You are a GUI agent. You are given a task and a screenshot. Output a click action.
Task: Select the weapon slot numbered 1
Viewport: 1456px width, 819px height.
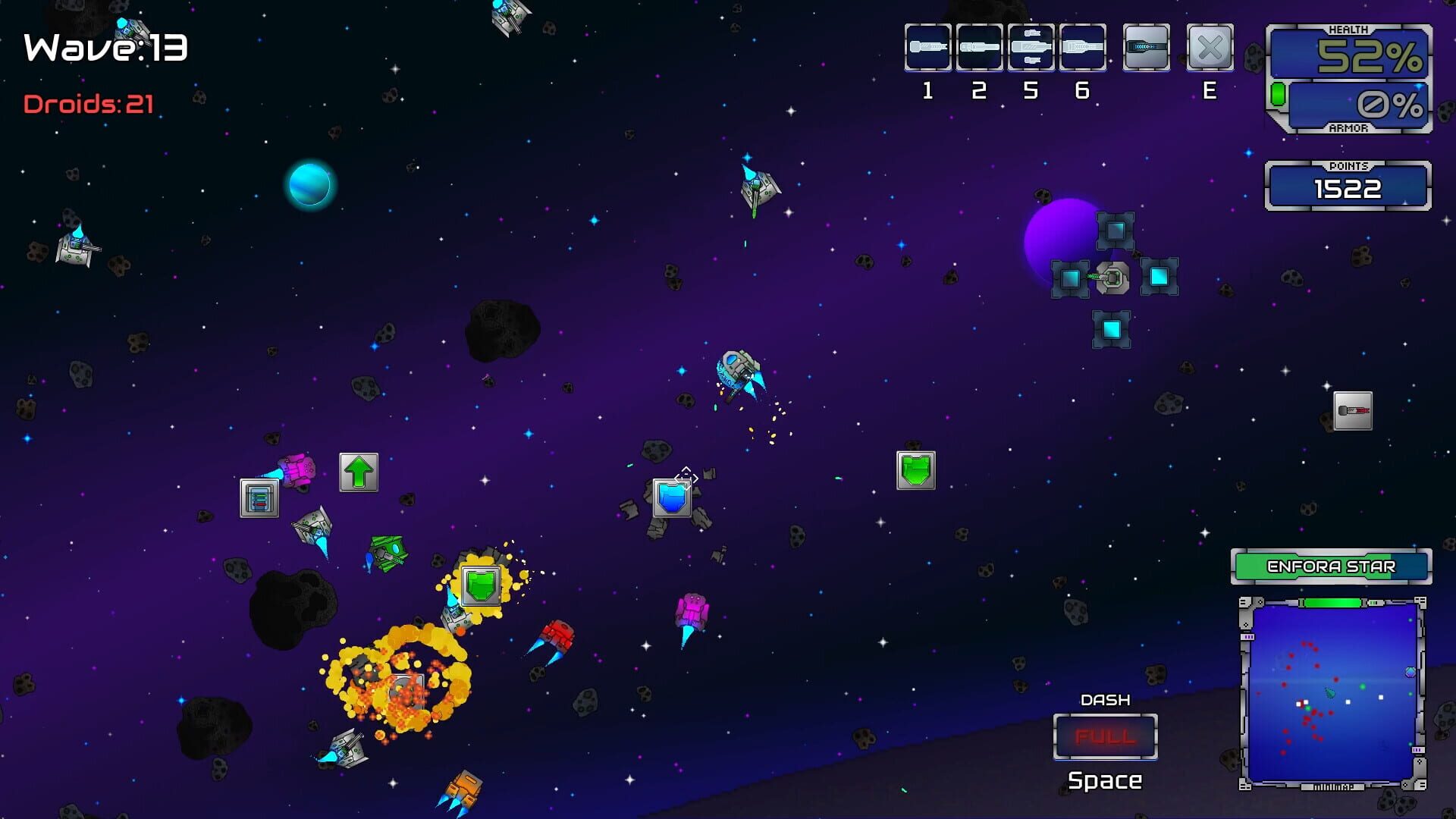[927, 47]
